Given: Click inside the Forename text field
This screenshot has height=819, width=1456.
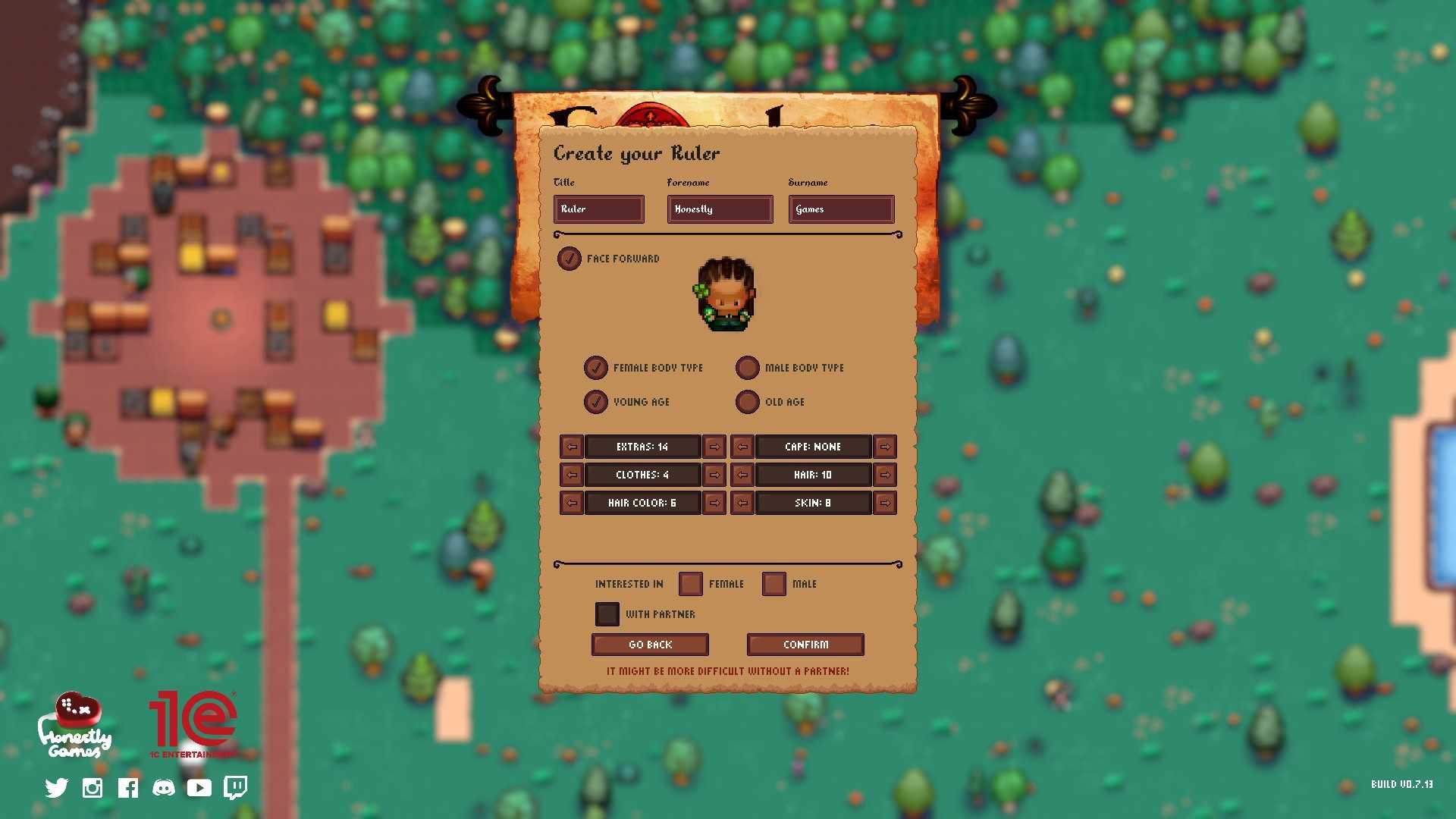Looking at the screenshot, I should pyautogui.click(x=719, y=209).
